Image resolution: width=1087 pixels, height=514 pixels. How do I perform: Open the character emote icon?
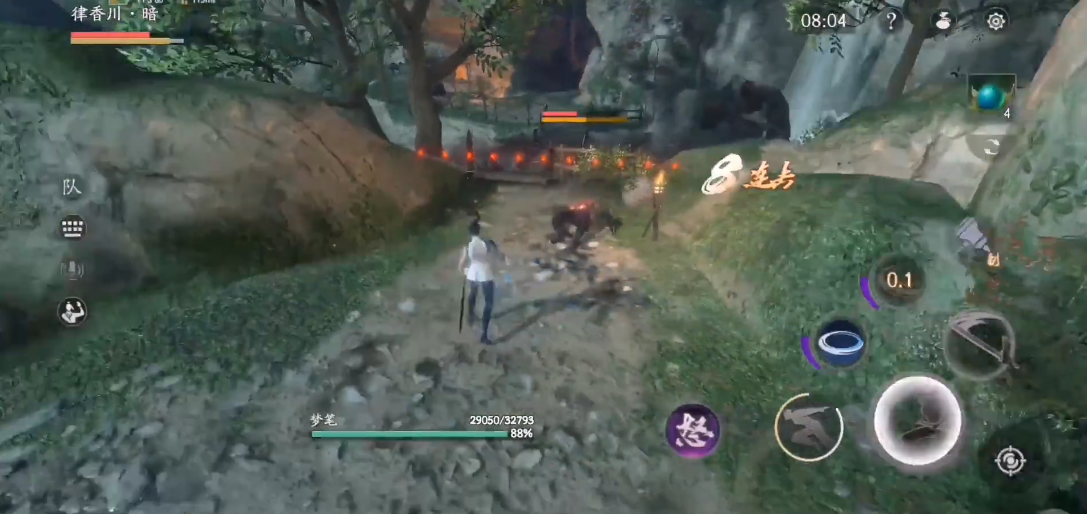click(71, 311)
